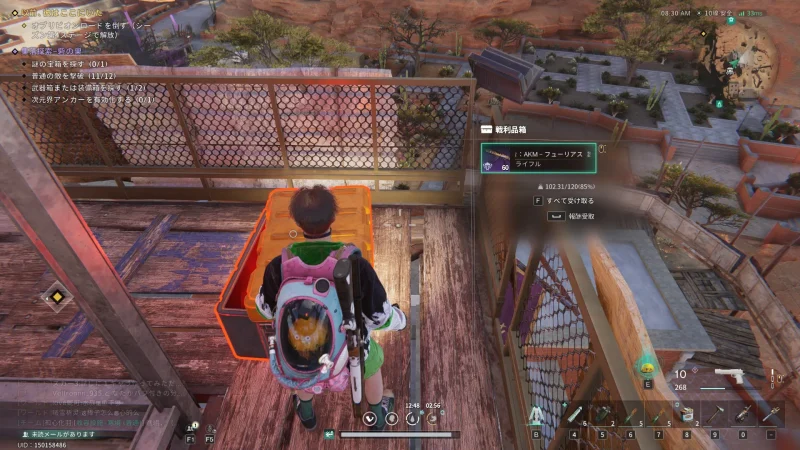Screen dimensions: 800x450
Task: Select the AKM rifle loot item
Action: 540,158
